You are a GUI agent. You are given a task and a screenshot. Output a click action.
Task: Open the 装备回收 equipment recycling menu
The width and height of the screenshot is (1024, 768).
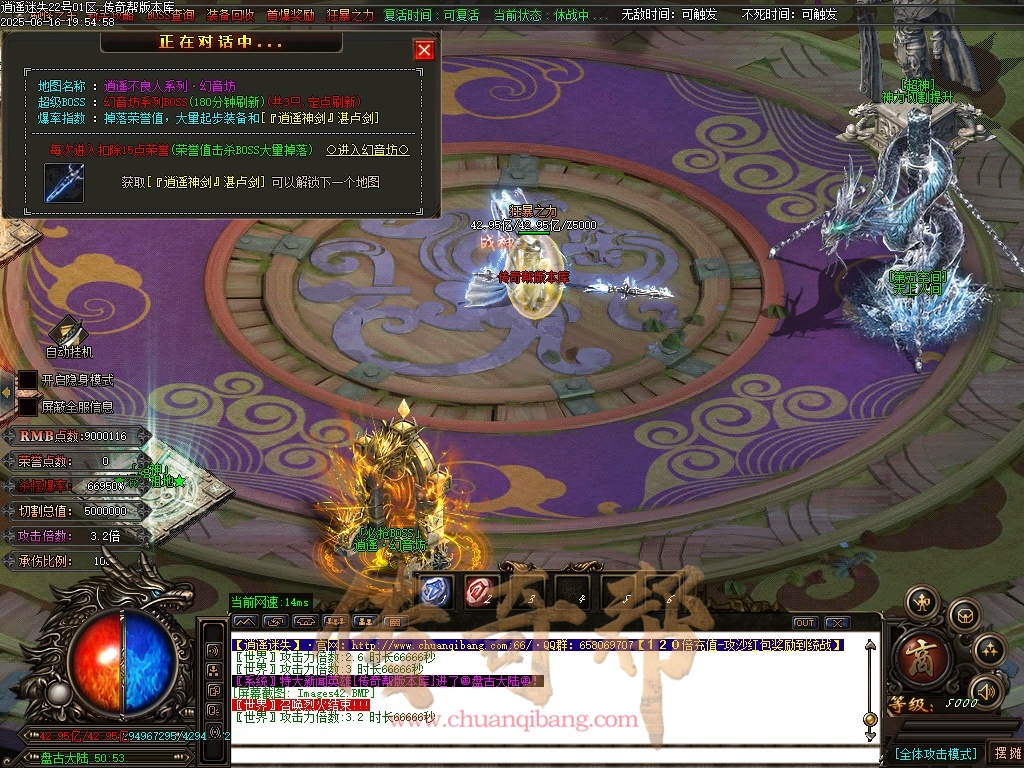230,15
